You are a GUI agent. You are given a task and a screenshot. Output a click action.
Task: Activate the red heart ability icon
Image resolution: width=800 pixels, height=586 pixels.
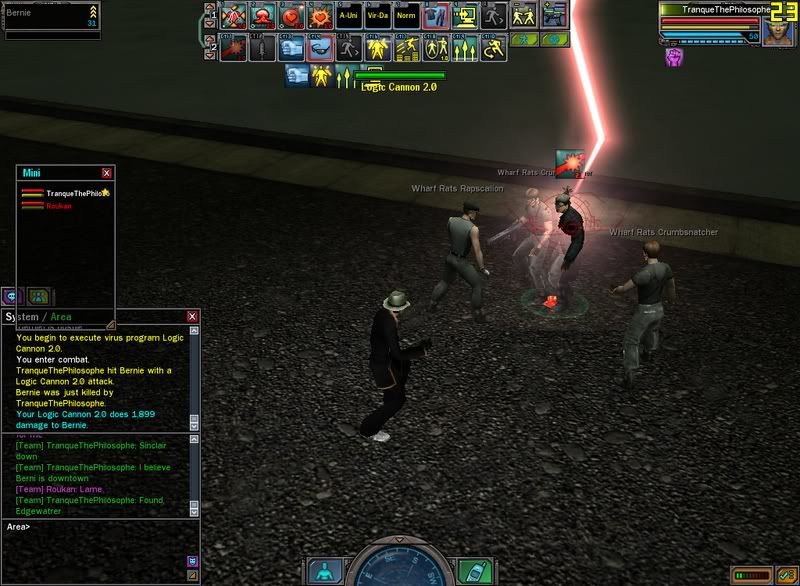pos(292,17)
